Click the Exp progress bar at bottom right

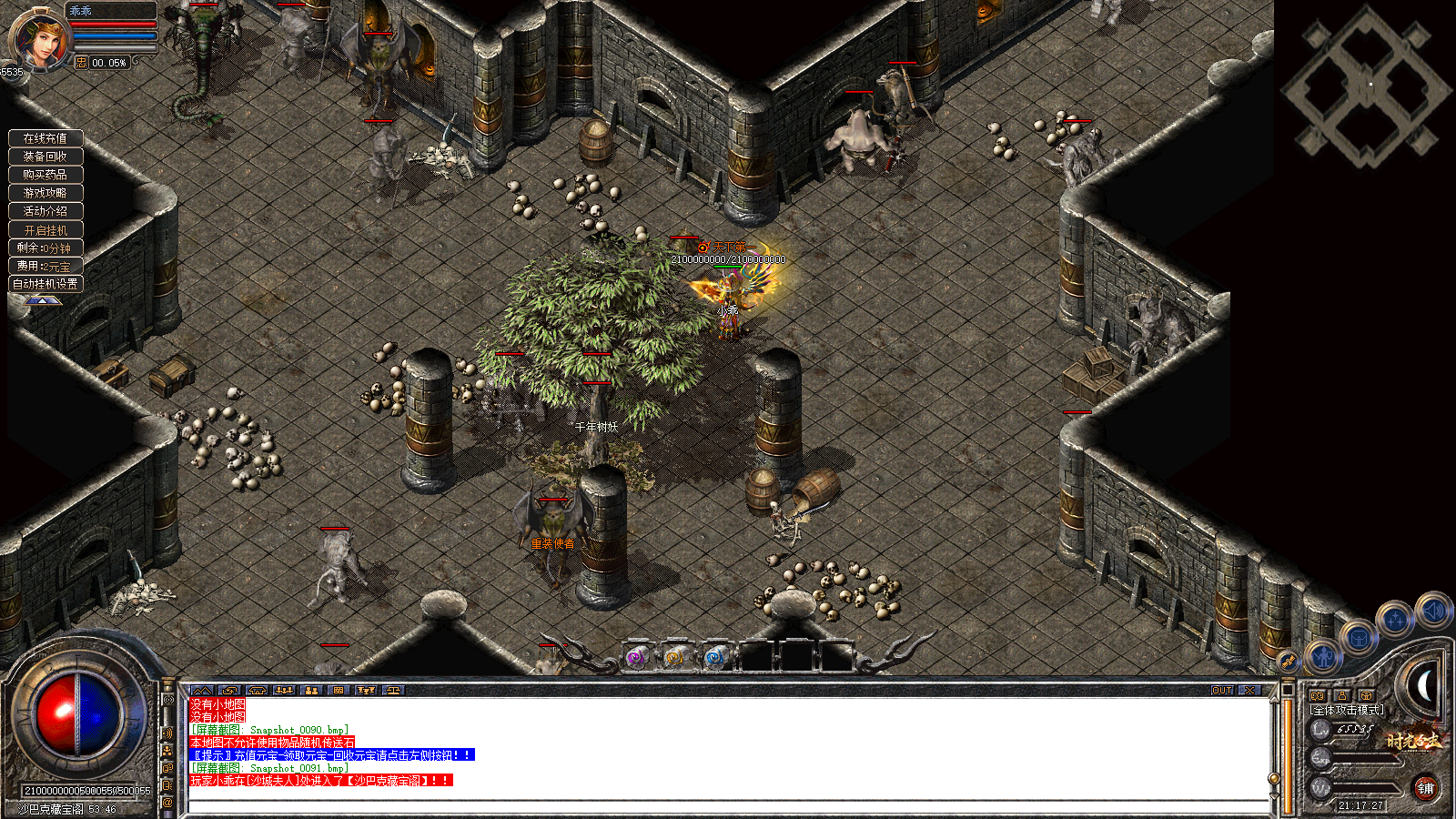[1362, 758]
